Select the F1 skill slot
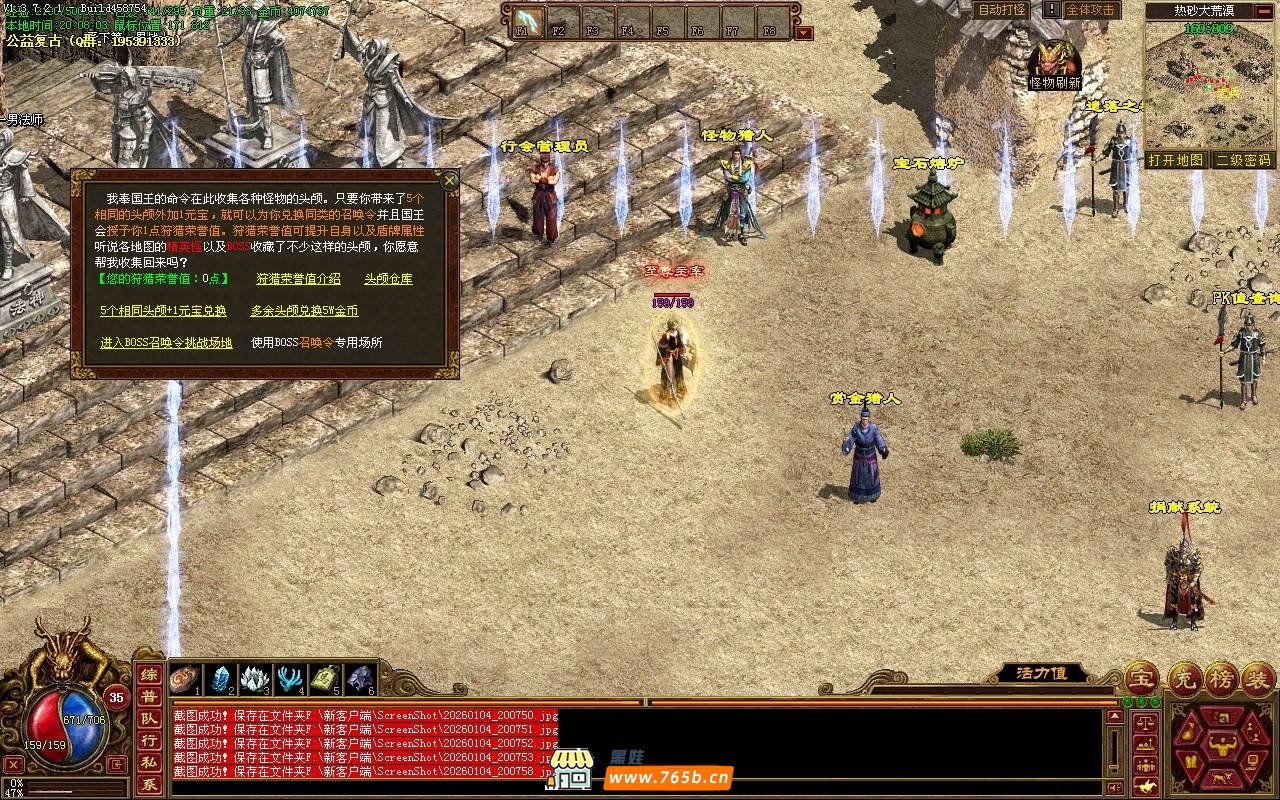Viewport: 1280px width, 800px height. pyautogui.click(x=527, y=21)
